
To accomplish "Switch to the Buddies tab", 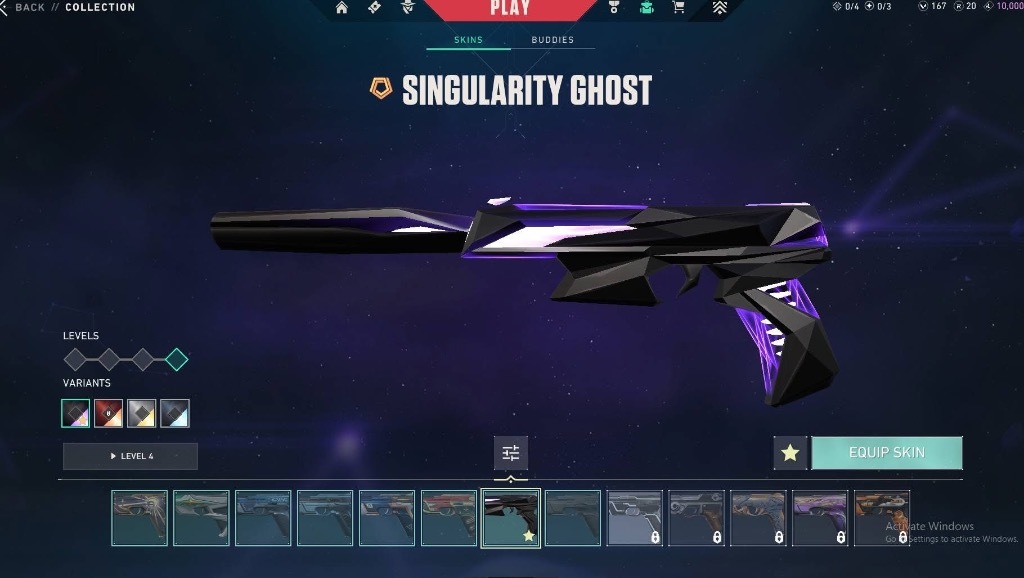I will (x=552, y=40).
